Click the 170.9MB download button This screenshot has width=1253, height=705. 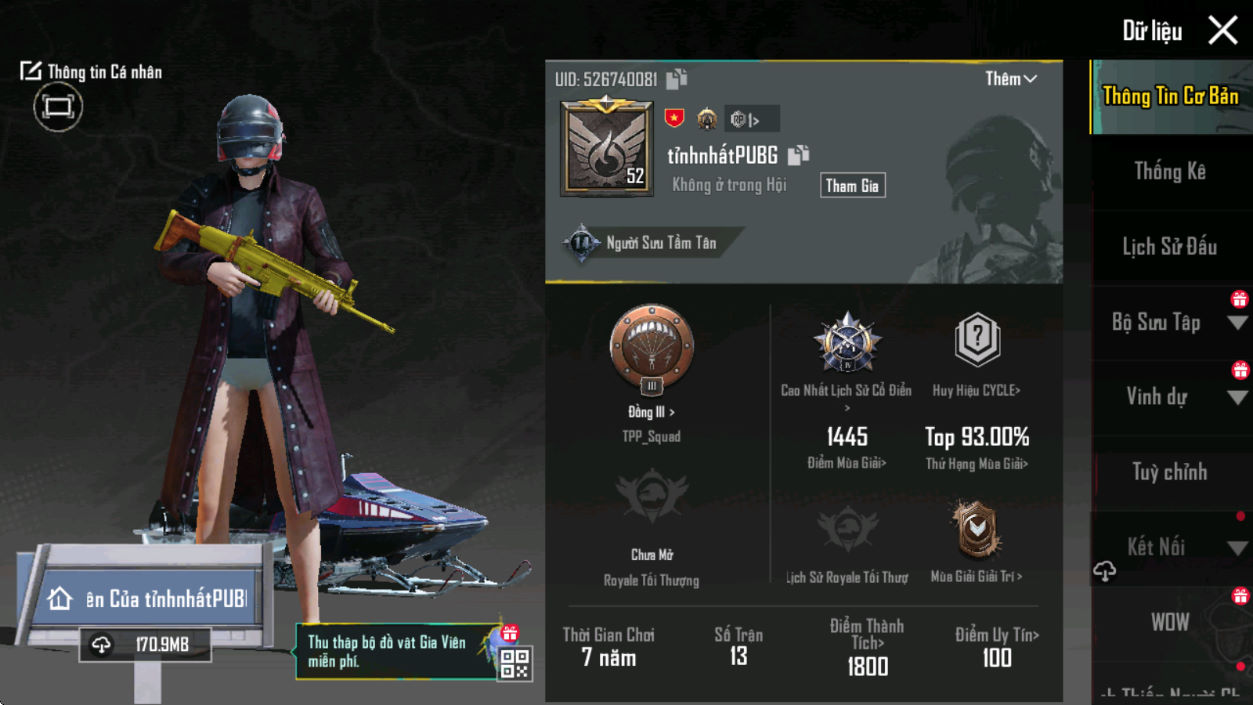point(146,645)
